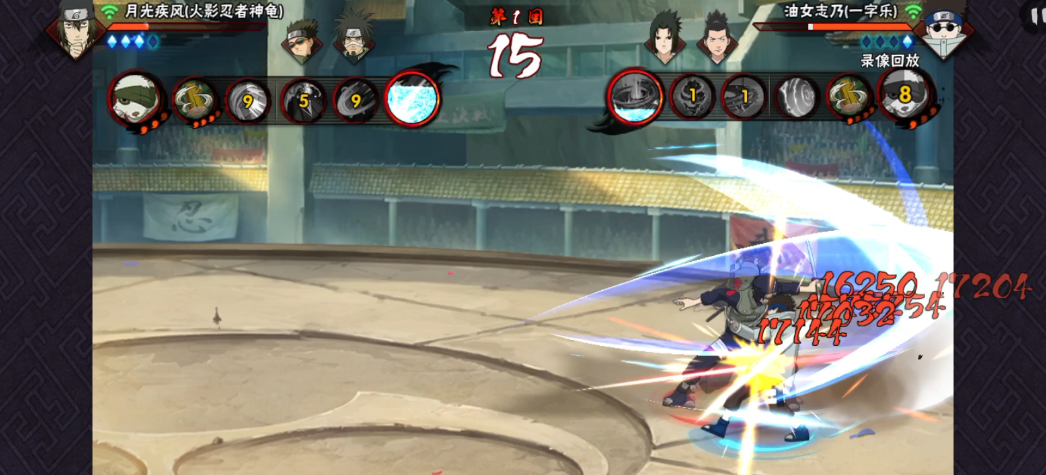Activate the raccoon summon icon showing 8
1046x475 pixels.
point(906,97)
